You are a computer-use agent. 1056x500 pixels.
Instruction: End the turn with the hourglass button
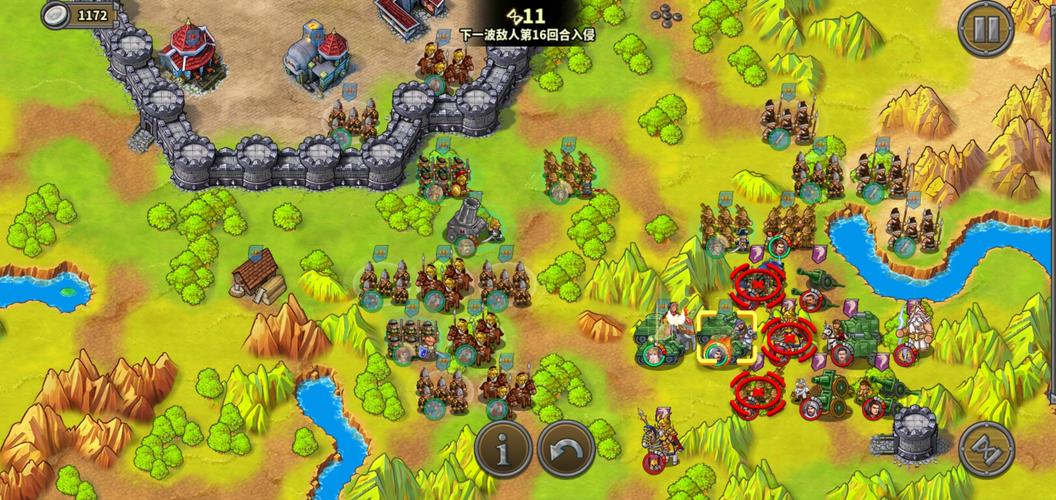pyautogui.click(x=986, y=450)
